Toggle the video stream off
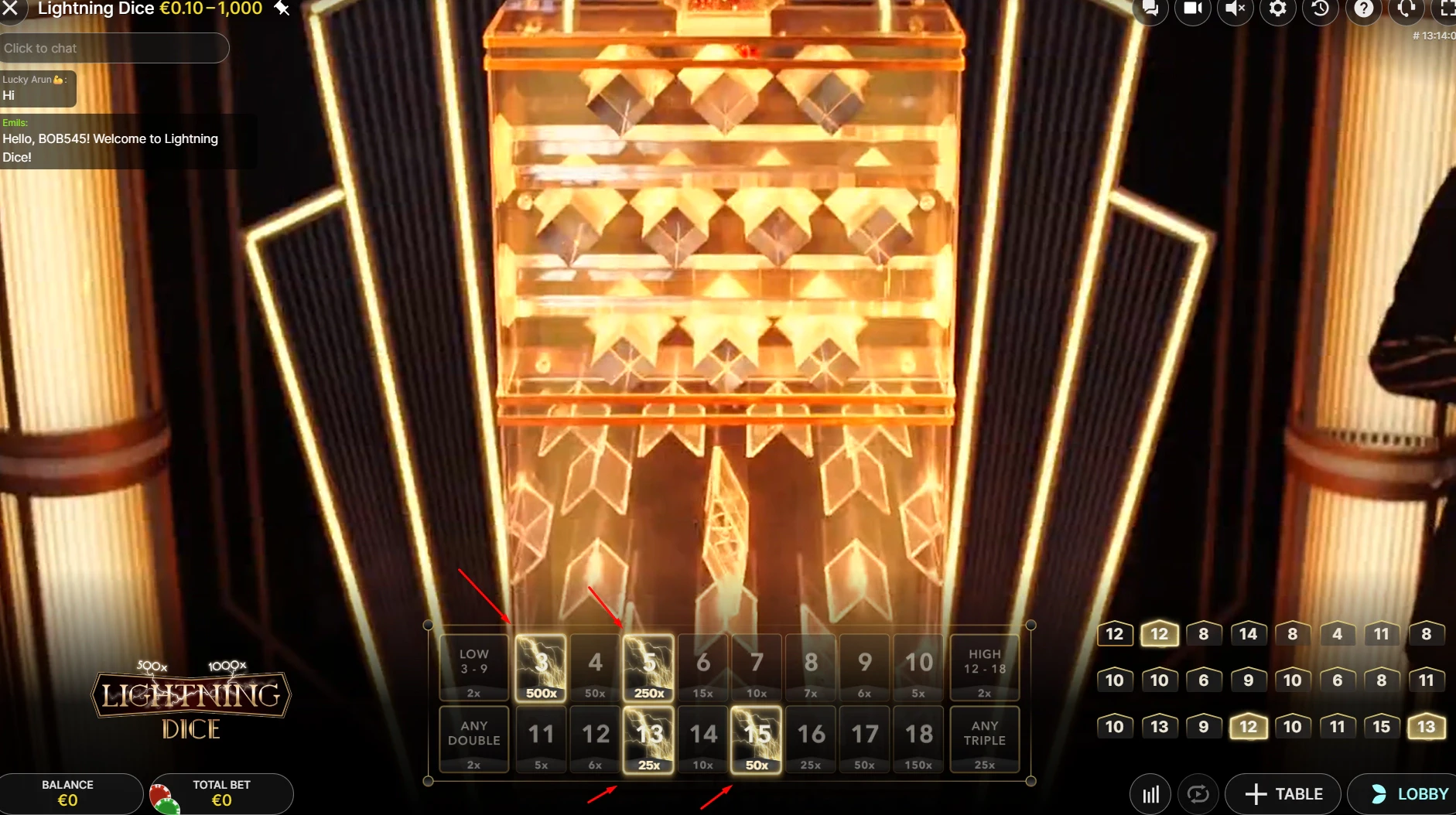 coord(1192,11)
